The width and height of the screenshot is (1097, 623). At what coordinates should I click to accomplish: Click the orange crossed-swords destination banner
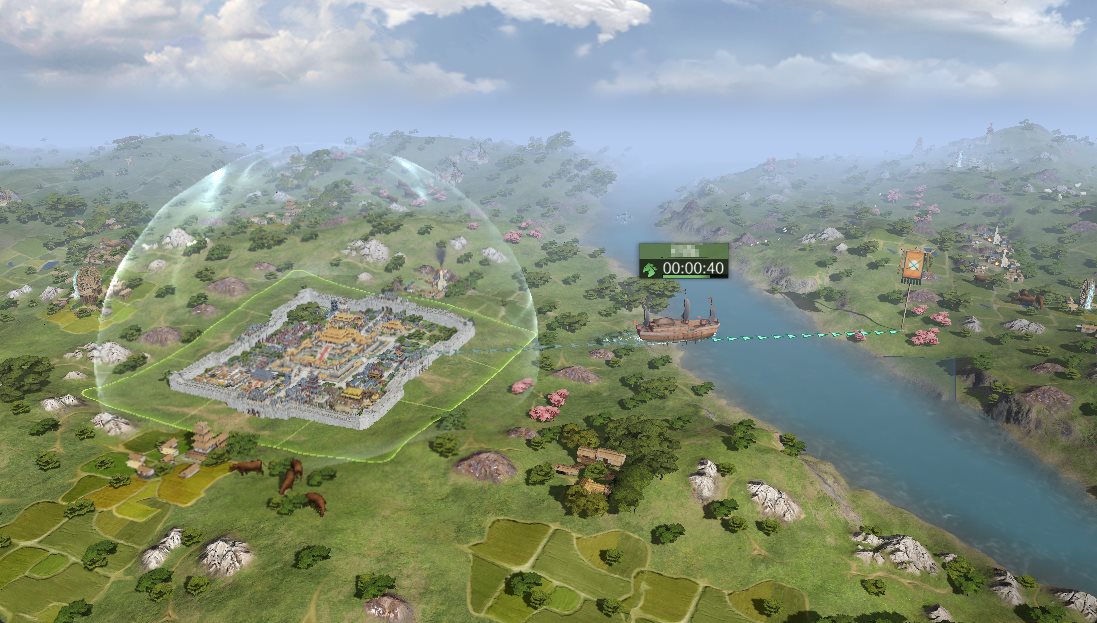tap(911, 264)
